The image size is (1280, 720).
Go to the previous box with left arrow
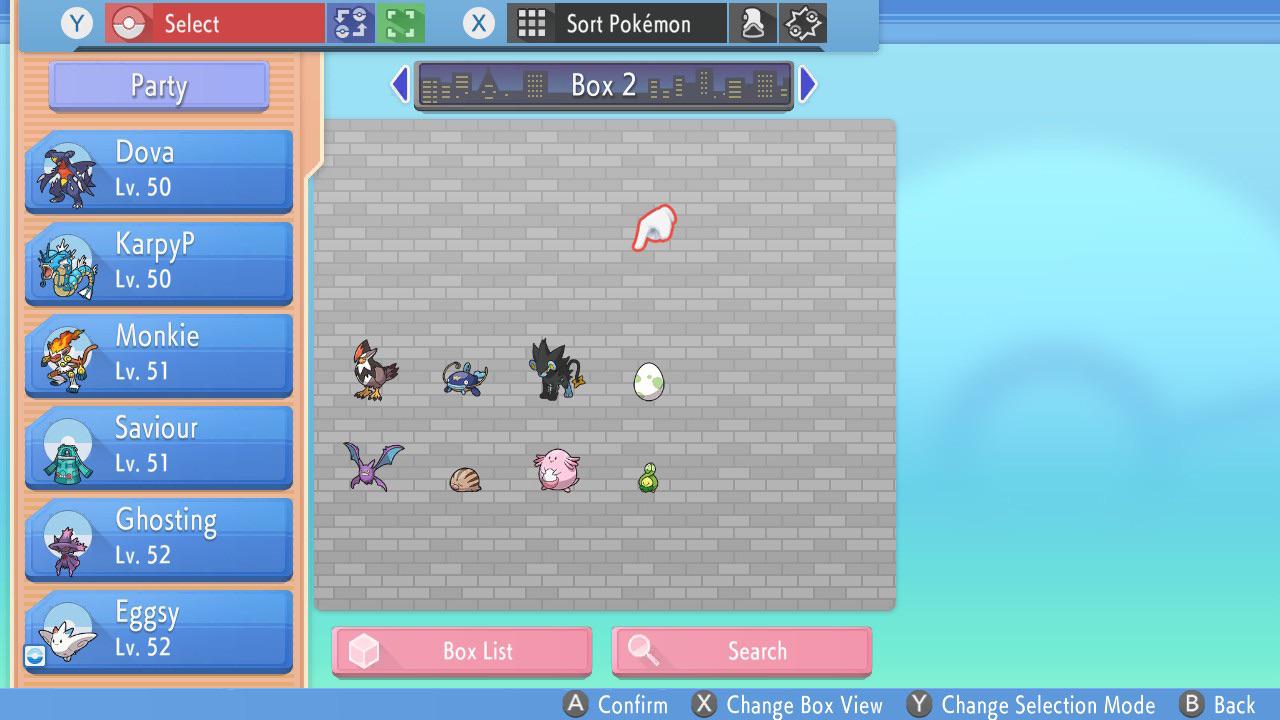pos(399,84)
